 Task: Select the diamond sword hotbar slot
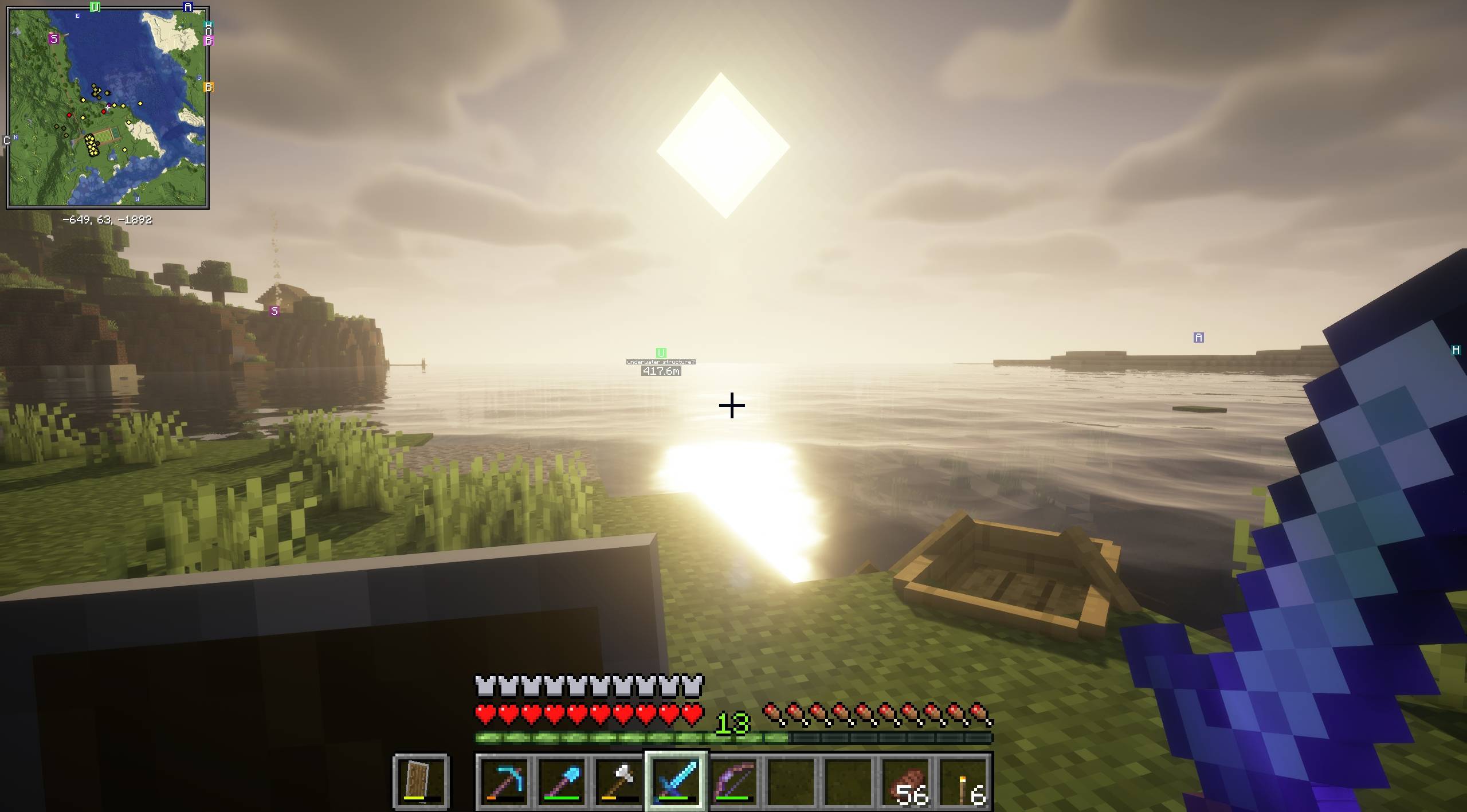(x=677, y=780)
